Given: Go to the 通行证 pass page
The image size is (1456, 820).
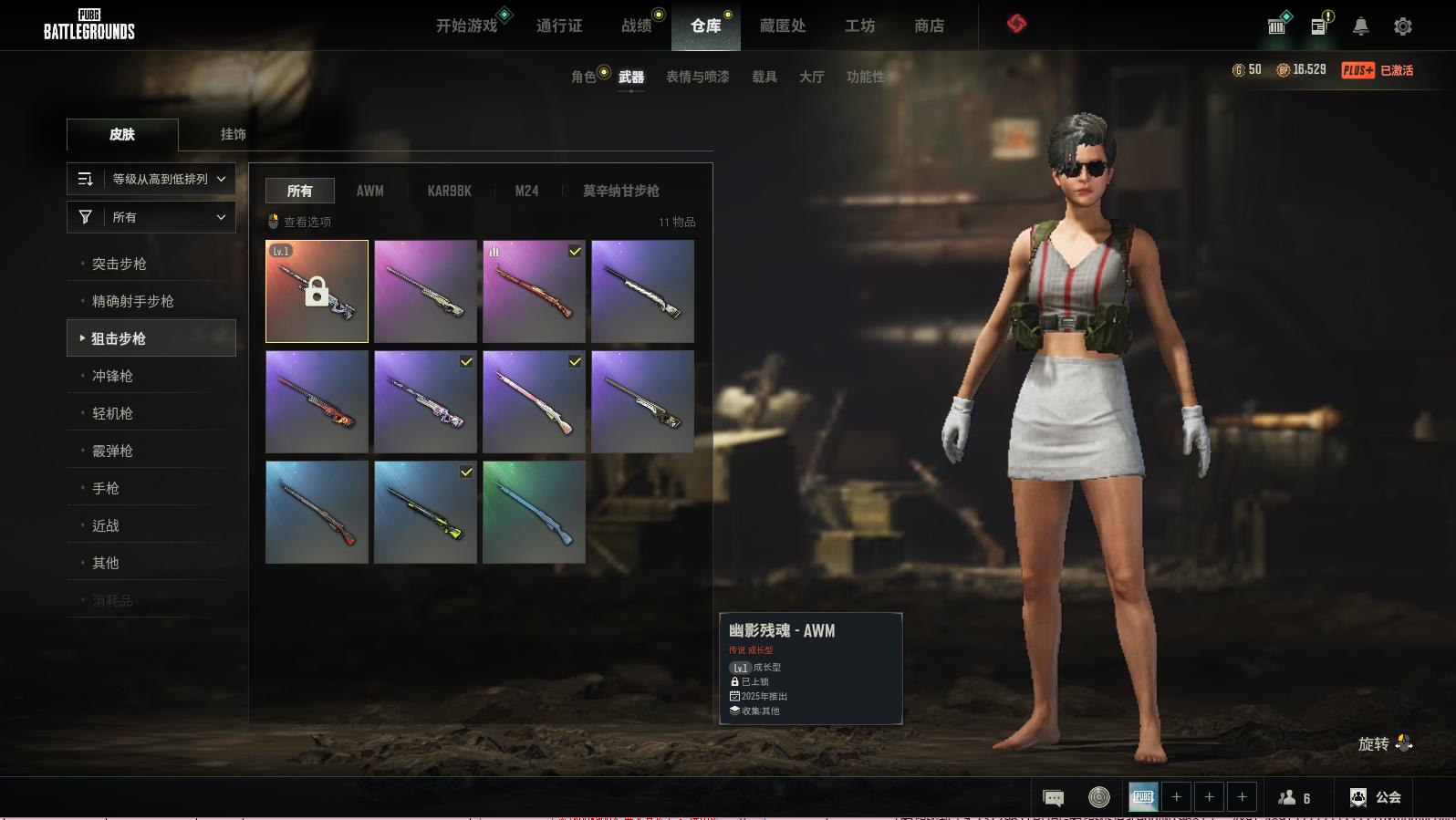Looking at the screenshot, I should [558, 26].
